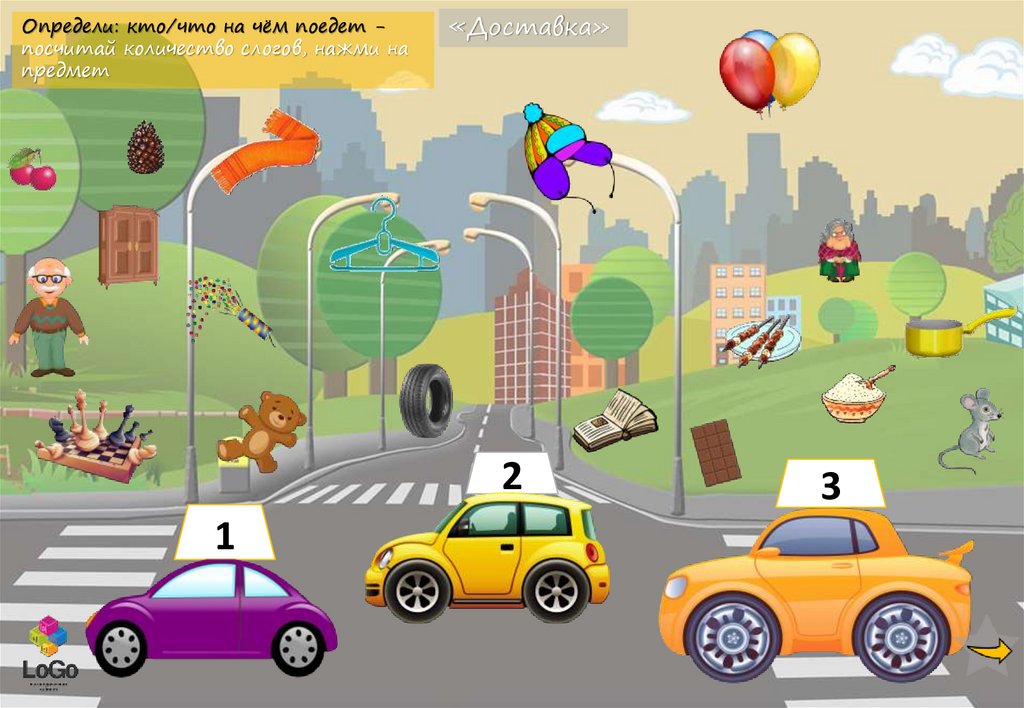Viewport: 1024px width, 708px height.
Task: Click the black car tire
Action: tap(426, 400)
